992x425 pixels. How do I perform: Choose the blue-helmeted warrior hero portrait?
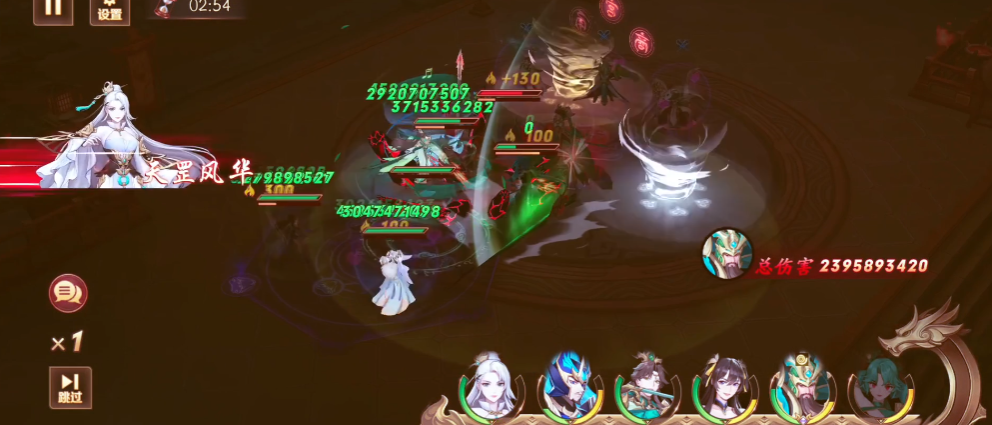pyautogui.click(x=569, y=388)
